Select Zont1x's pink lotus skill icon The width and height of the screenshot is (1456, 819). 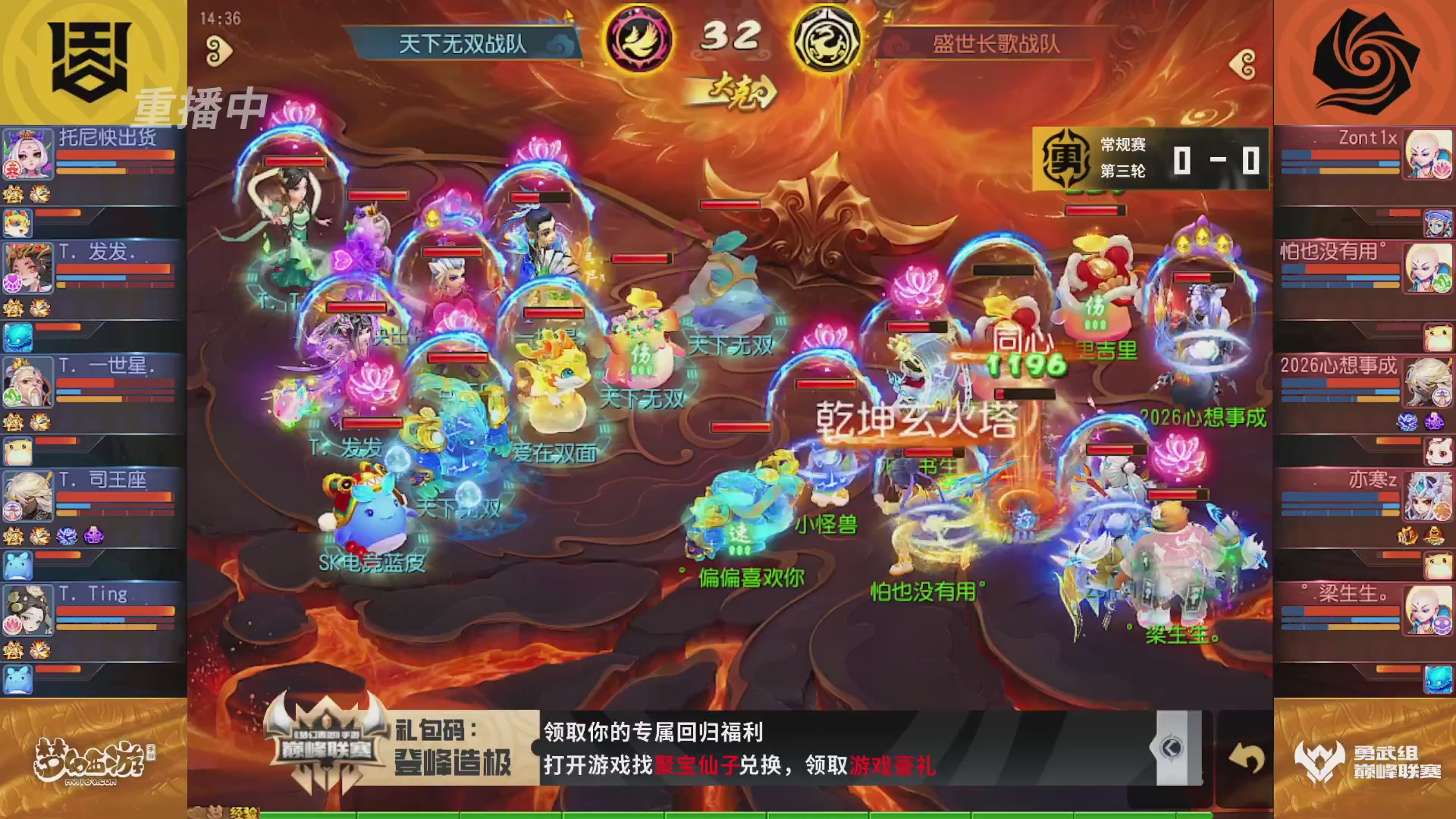coord(1442,168)
